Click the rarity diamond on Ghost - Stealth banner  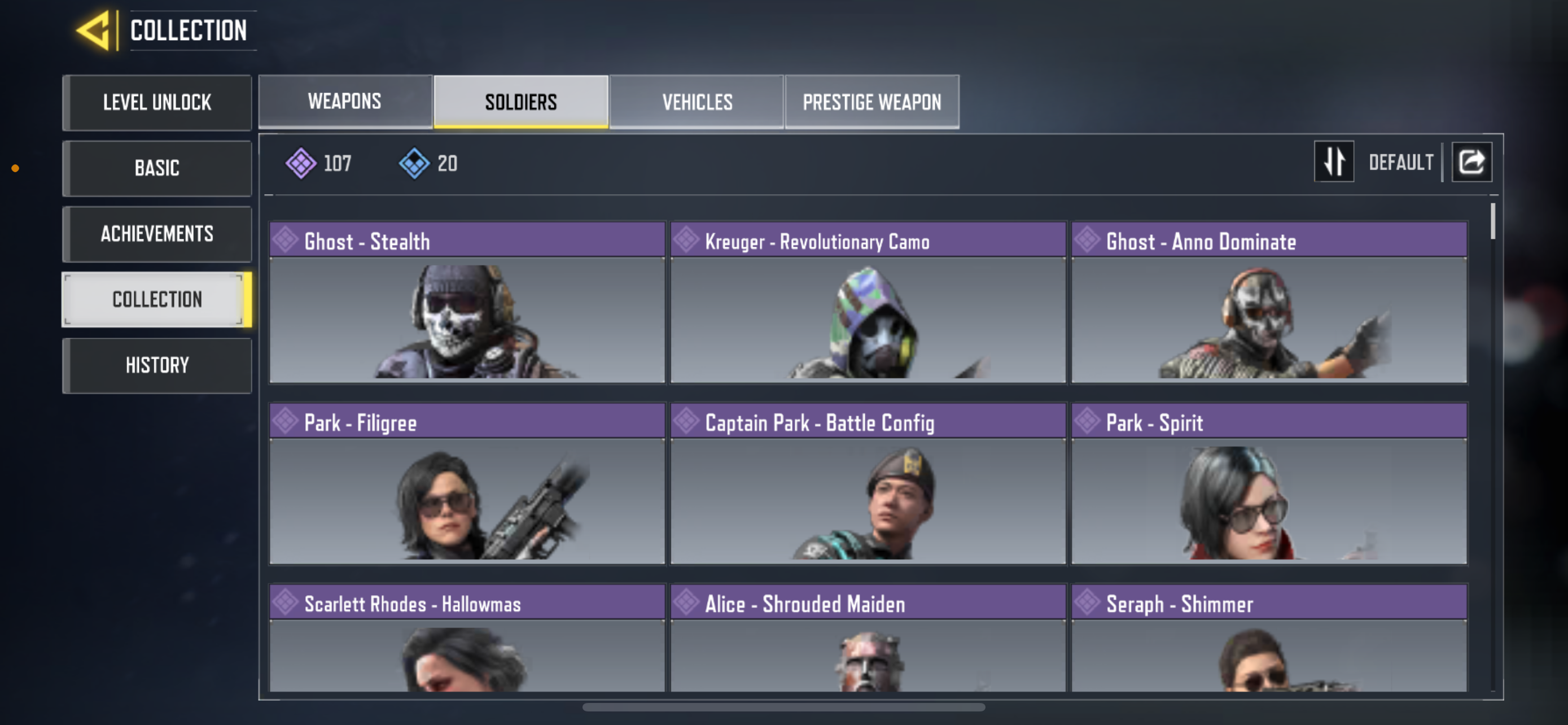tap(286, 241)
